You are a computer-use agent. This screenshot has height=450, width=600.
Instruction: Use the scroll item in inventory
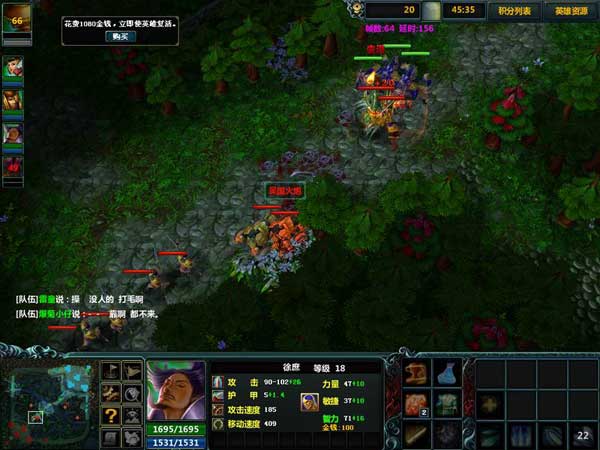[417, 374]
